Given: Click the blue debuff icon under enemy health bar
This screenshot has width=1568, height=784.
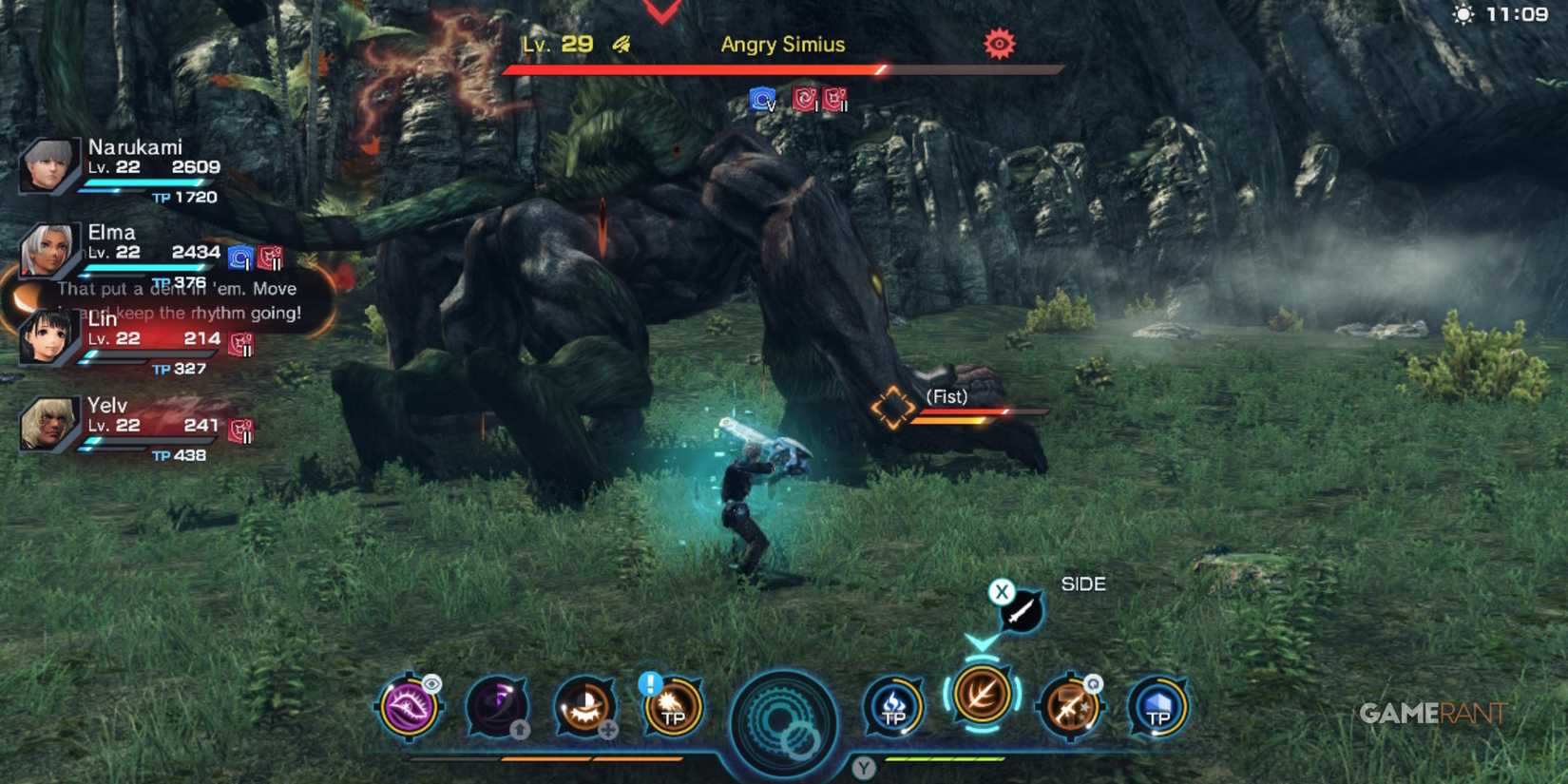Looking at the screenshot, I should point(760,98).
